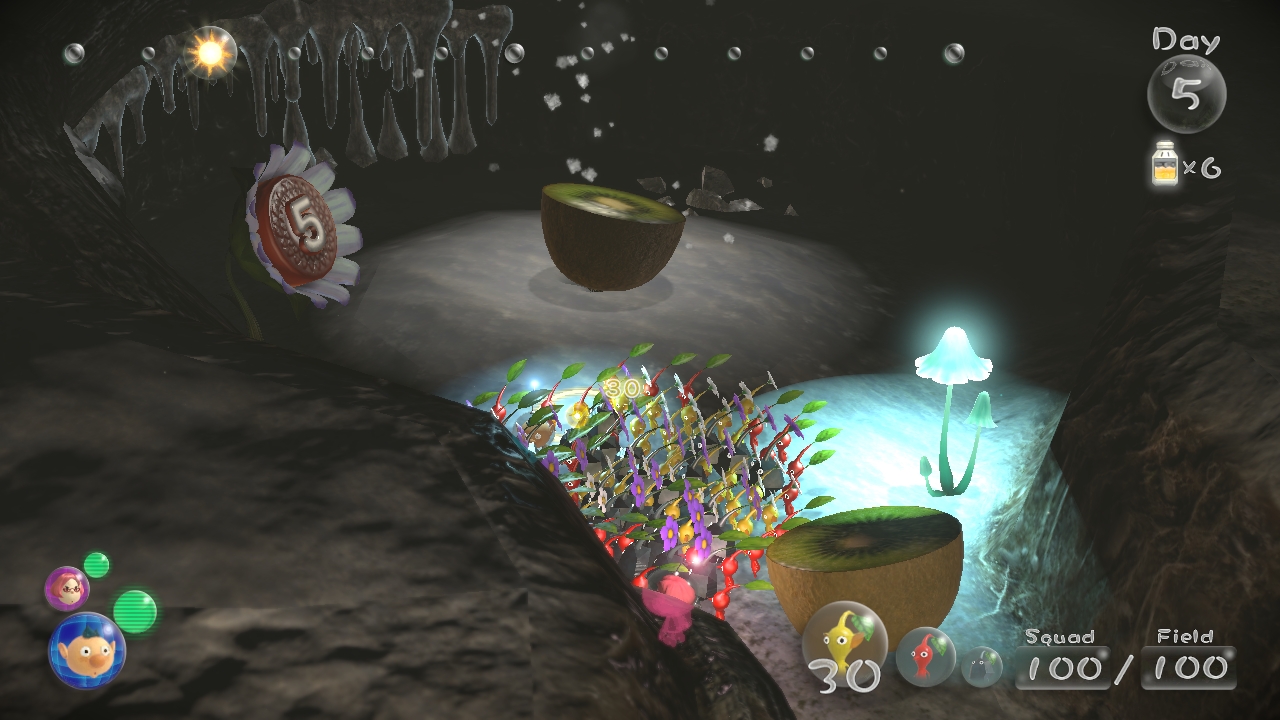Select the Yellow Pikmin type bubble
Viewport: 1280px width, 720px height.
(x=845, y=638)
